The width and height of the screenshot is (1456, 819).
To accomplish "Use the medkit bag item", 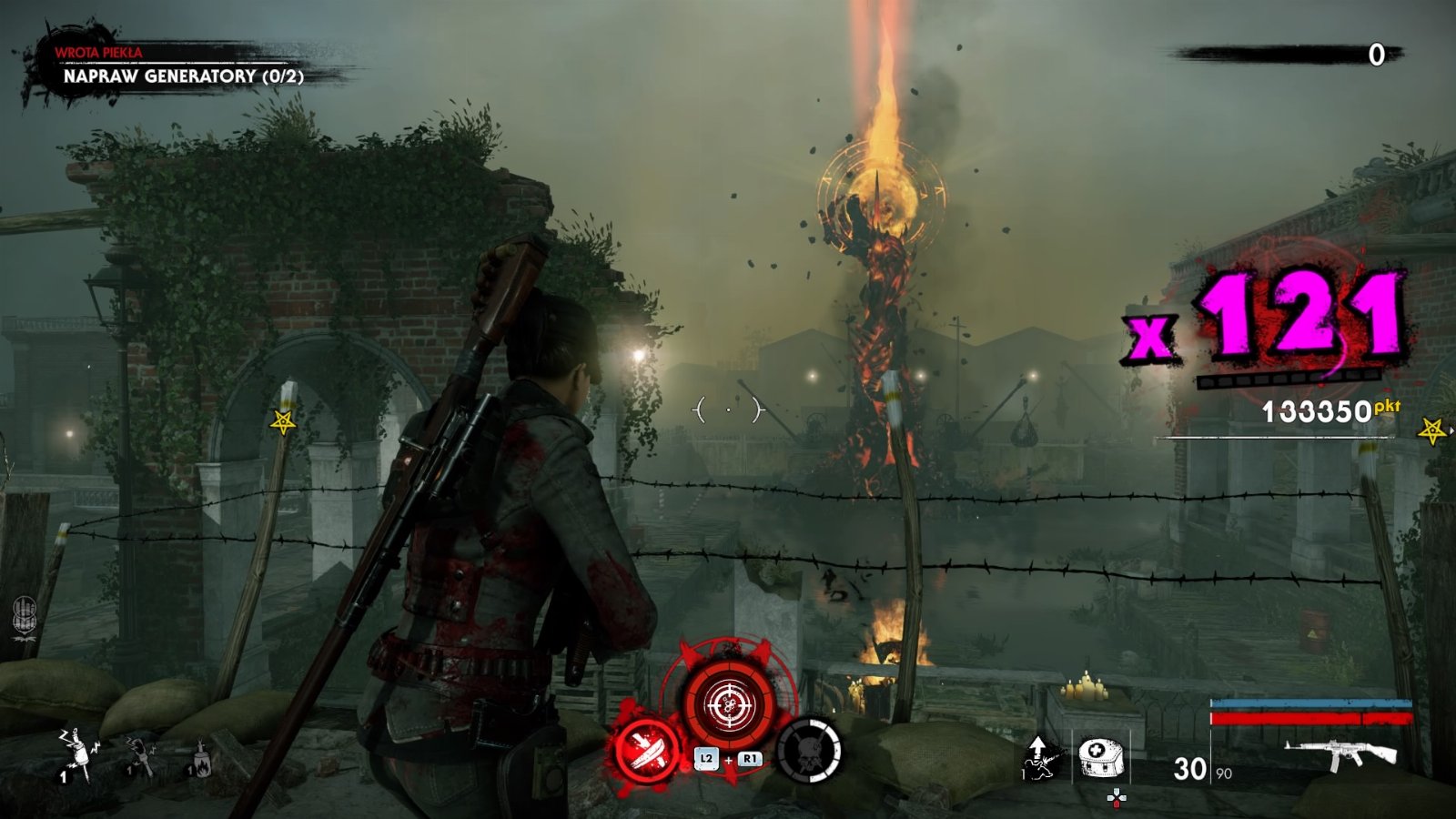I will (1101, 757).
